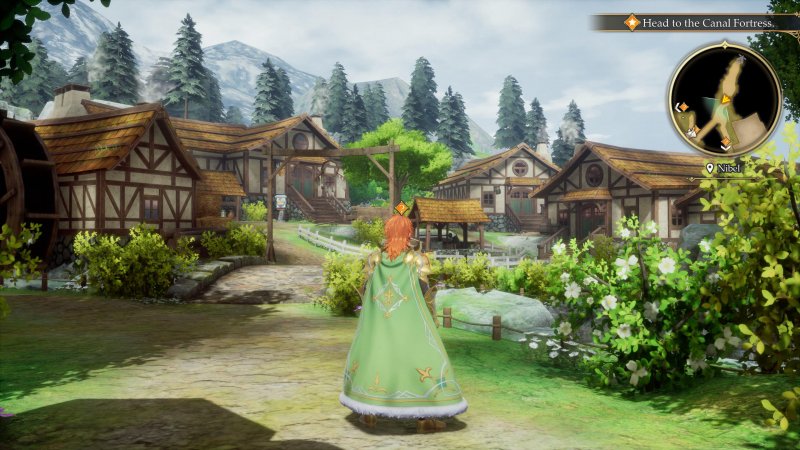The image size is (800, 450).
Task: Open the circular minimap
Action: pos(724,99)
